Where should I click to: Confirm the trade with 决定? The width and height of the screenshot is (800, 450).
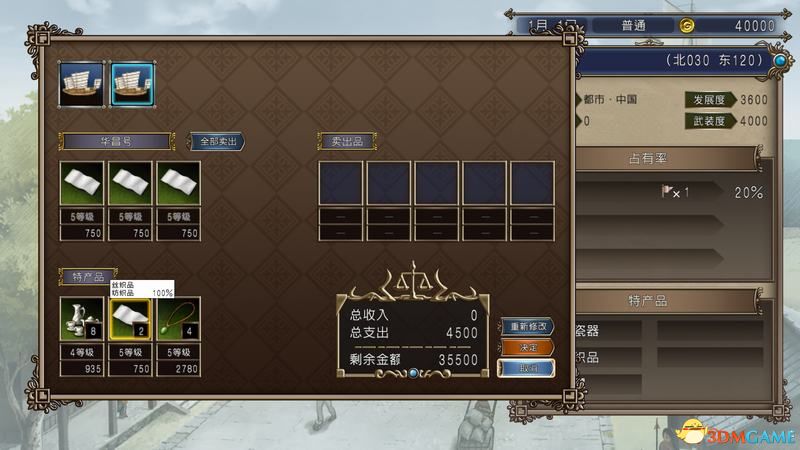(527, 347)
